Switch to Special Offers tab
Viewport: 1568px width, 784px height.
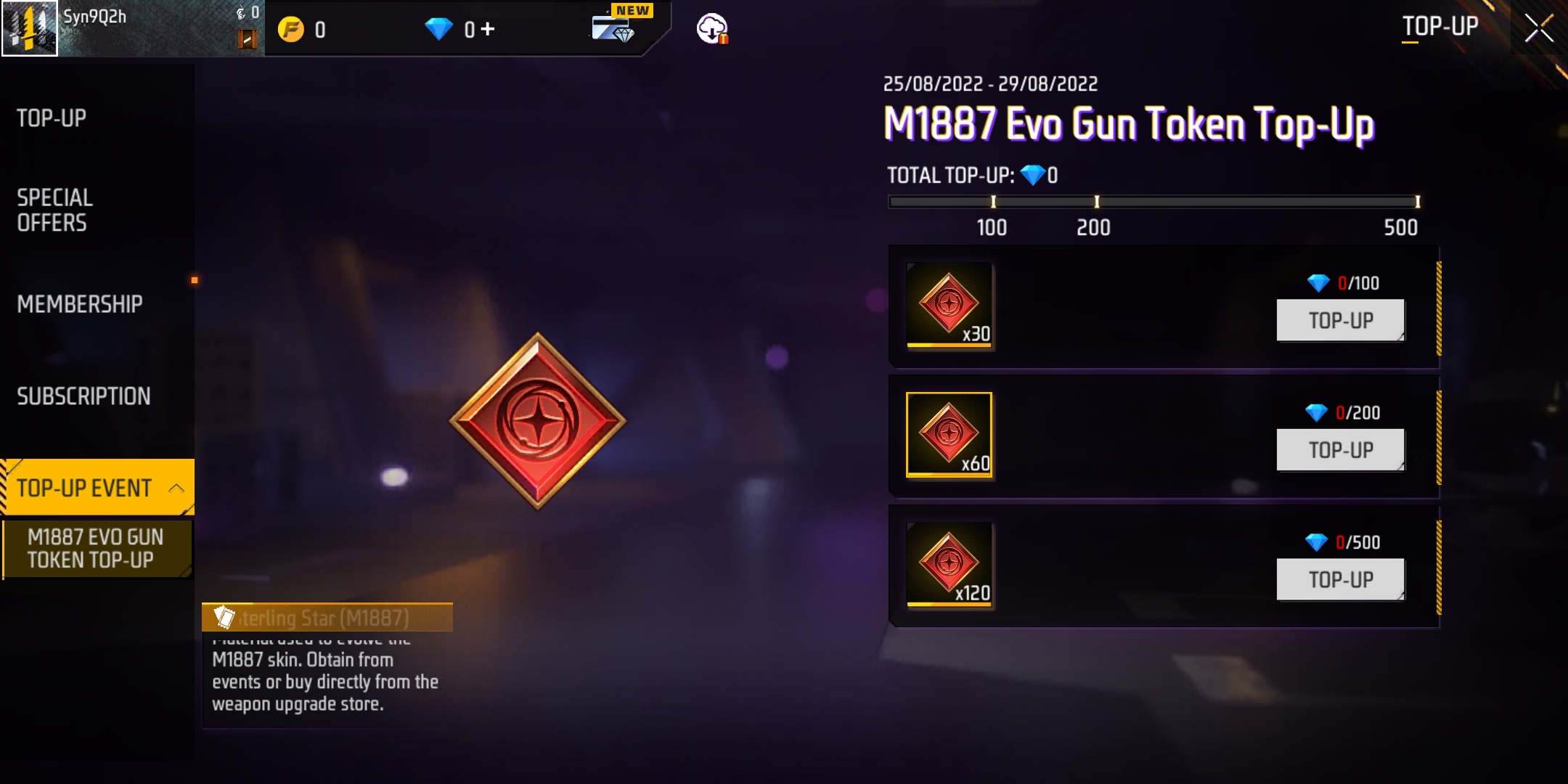click(55, 210)
